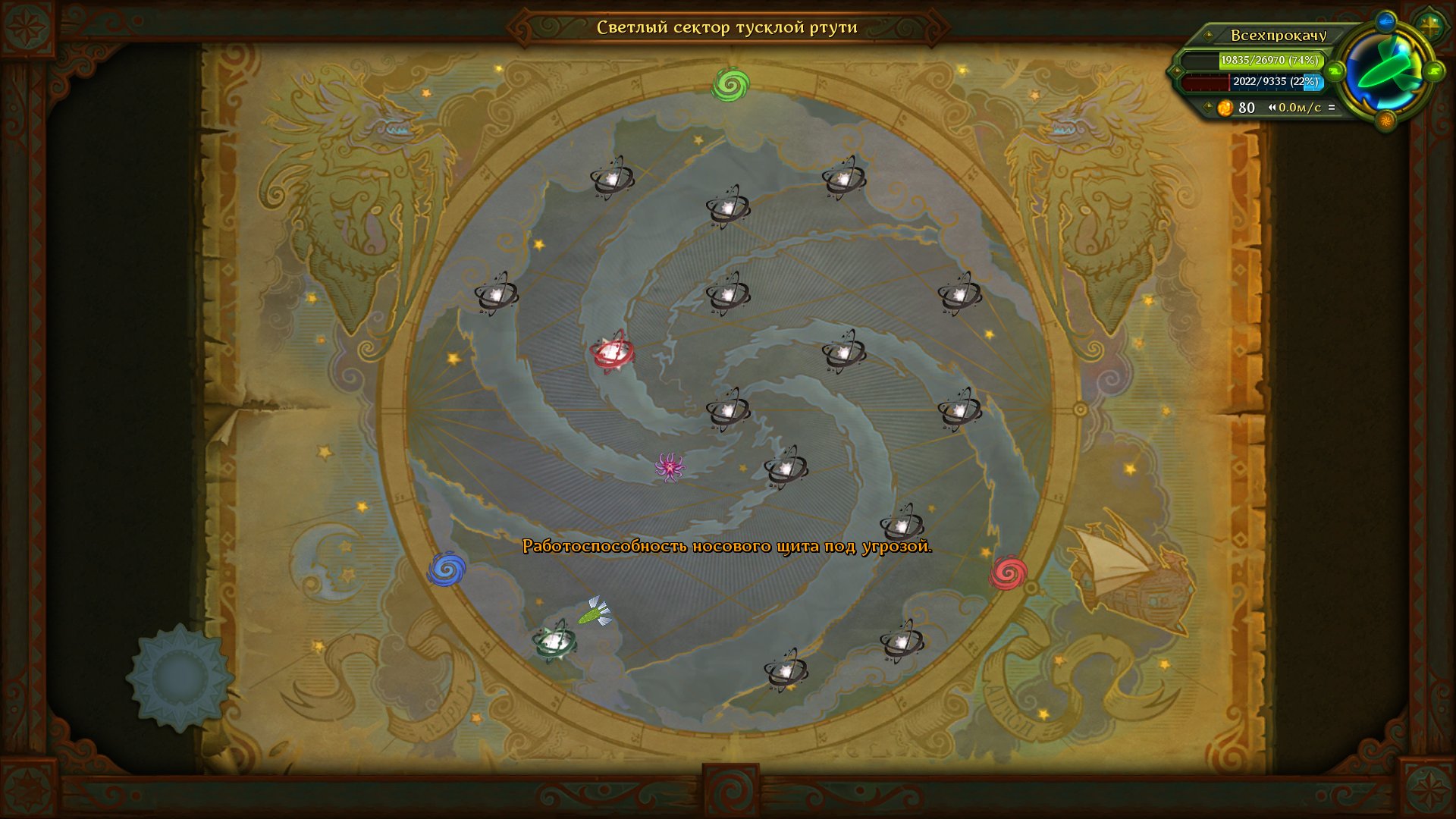Choose the green-highlighted astral sector node
This screenshot has height=819, width=1456.
(554, 642)
